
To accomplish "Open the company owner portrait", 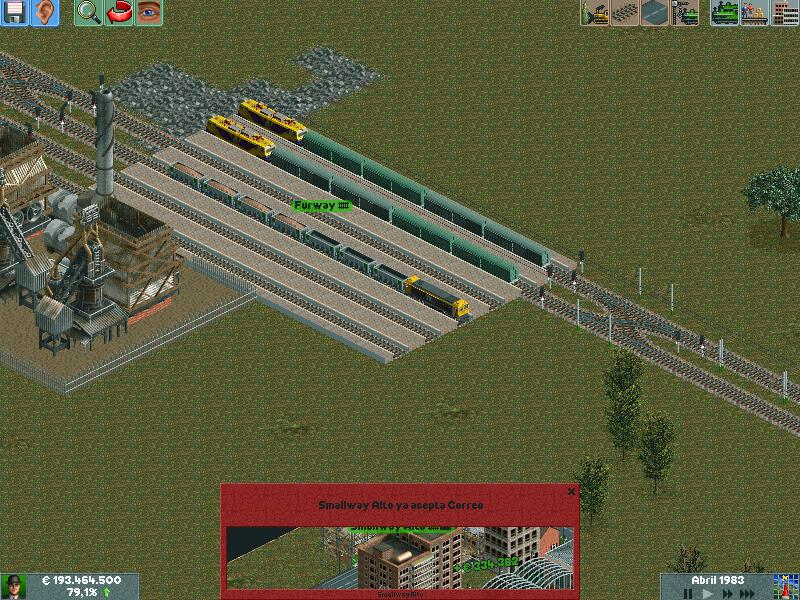I will coord(13,586).
